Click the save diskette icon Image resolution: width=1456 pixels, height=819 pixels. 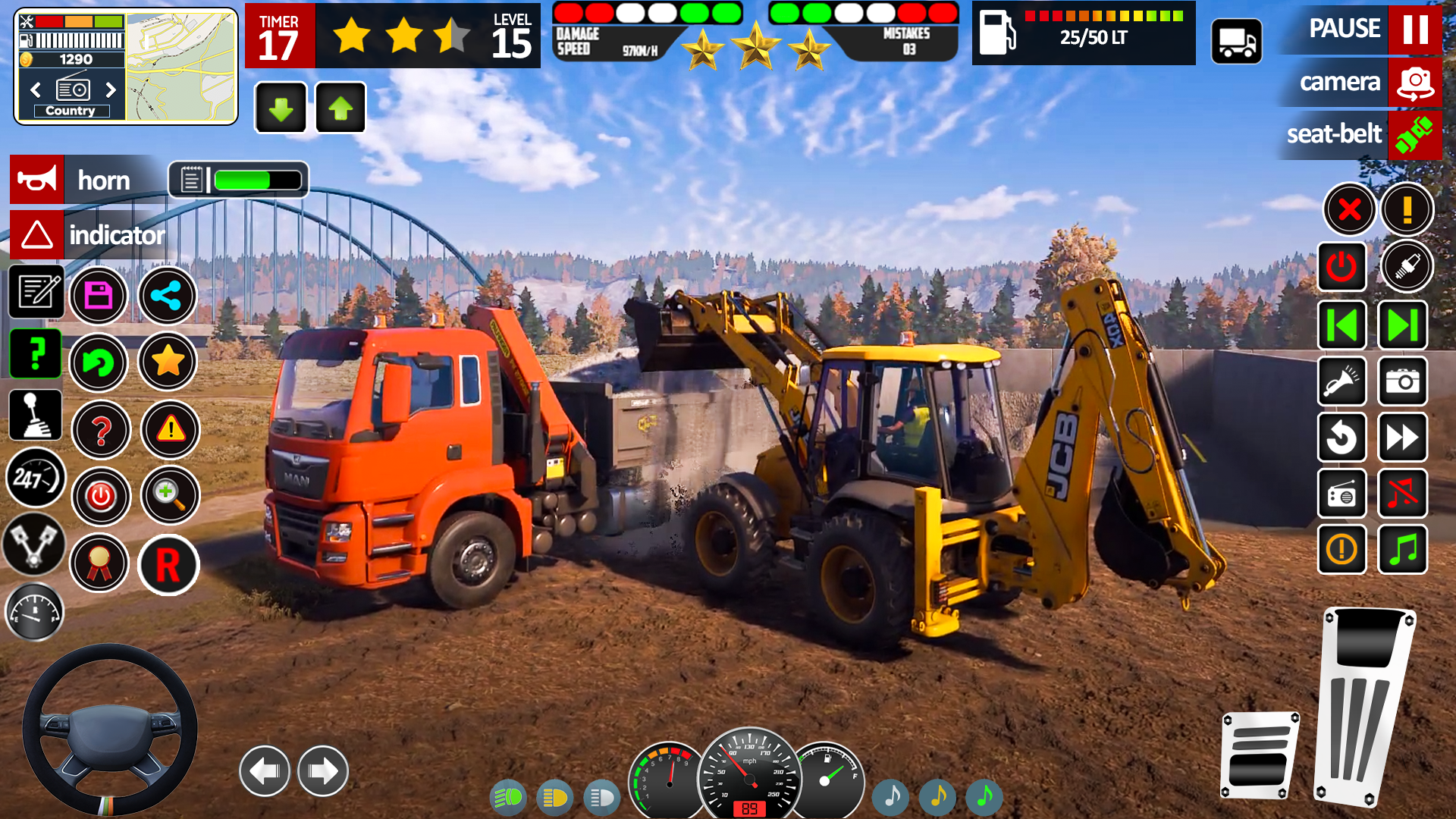tap(99, 296)
